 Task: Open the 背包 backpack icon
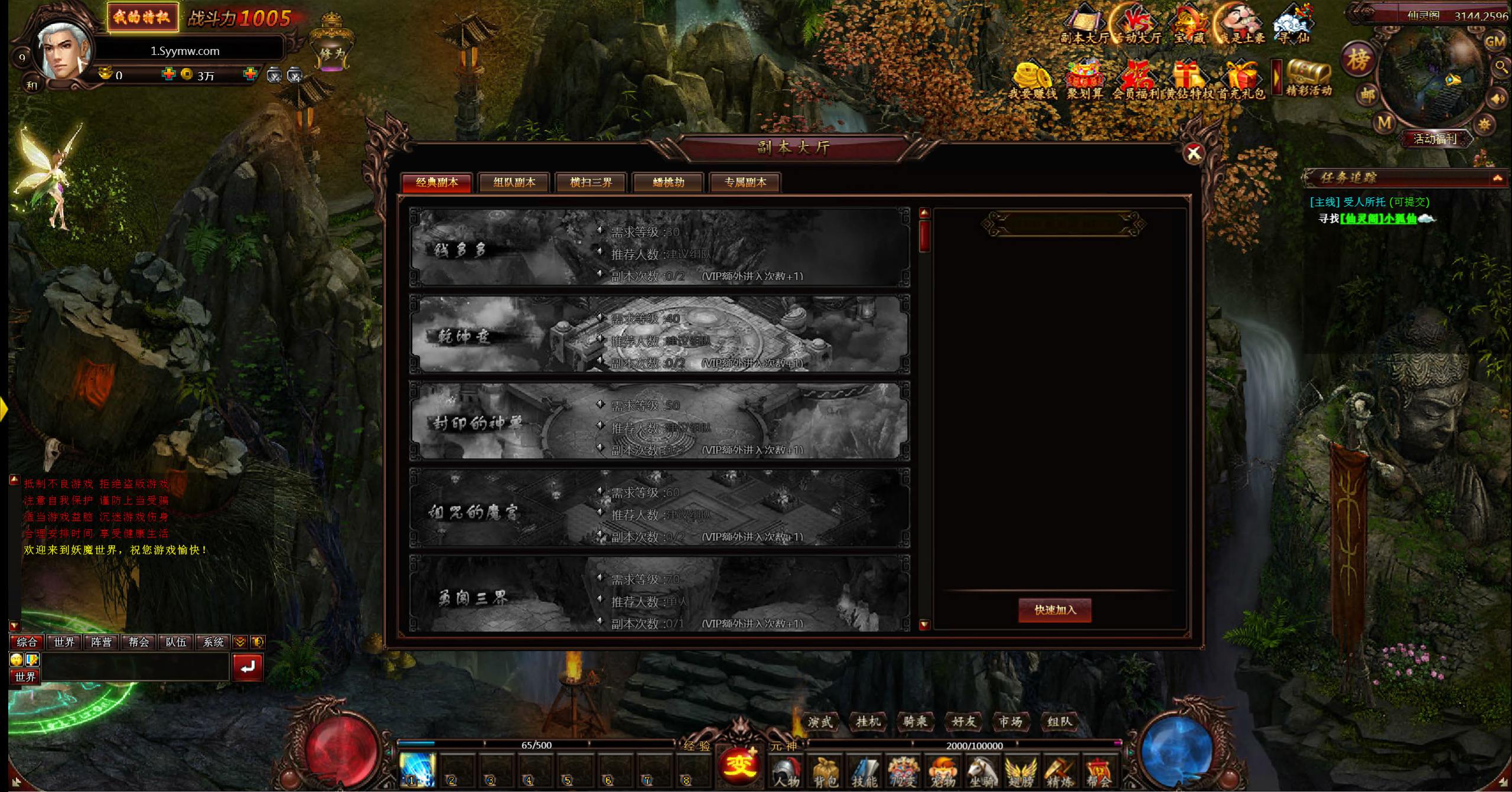[x=825, y=772]
